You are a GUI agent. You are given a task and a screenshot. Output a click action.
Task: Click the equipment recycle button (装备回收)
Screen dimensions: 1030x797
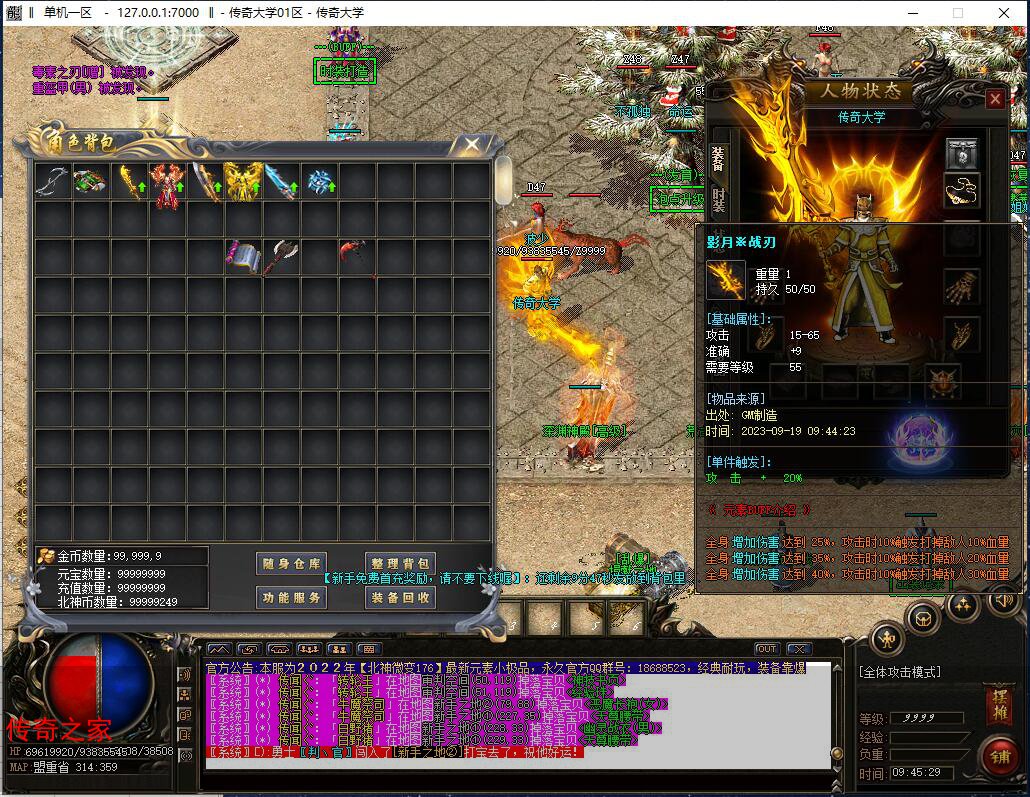pos(399,598)
